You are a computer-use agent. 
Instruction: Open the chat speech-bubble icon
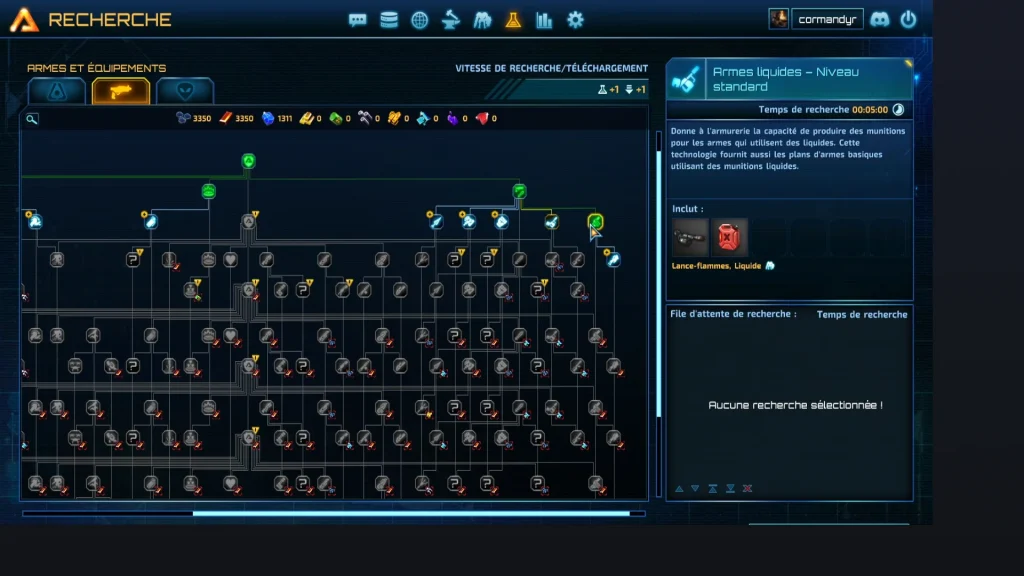click(357, 20)
